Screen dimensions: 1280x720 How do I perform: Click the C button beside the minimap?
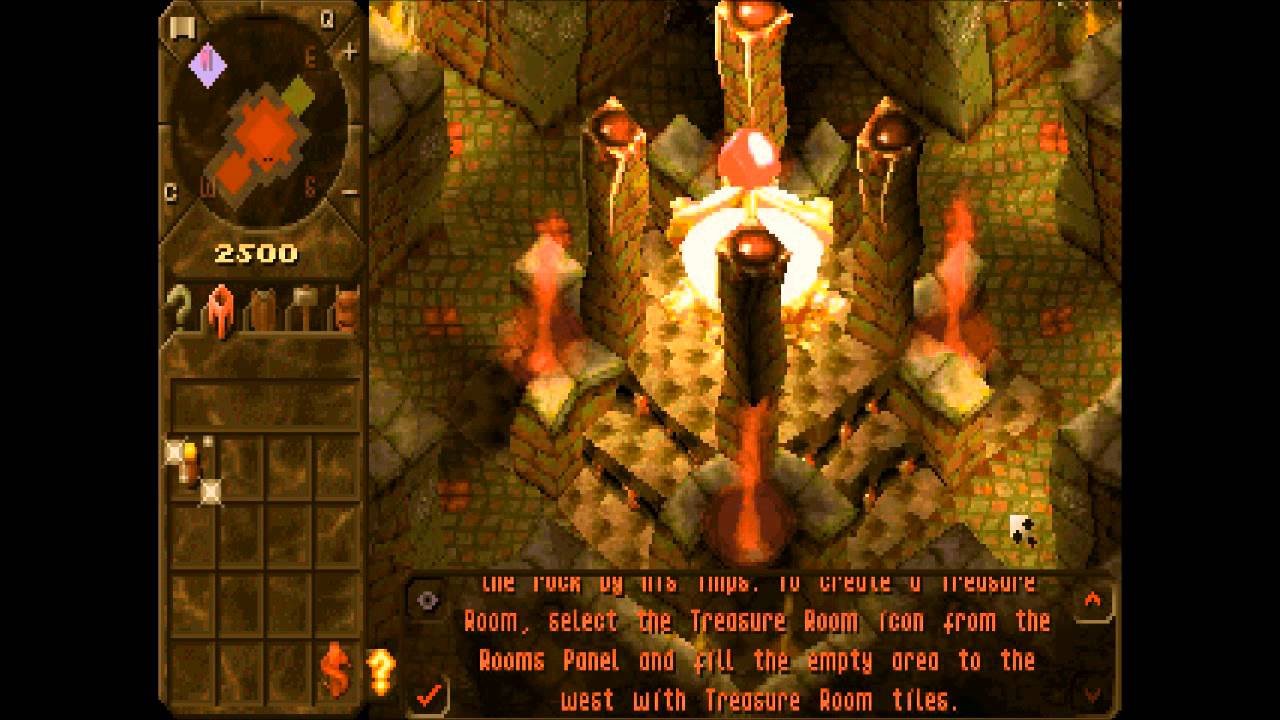[x=170, y=193]
